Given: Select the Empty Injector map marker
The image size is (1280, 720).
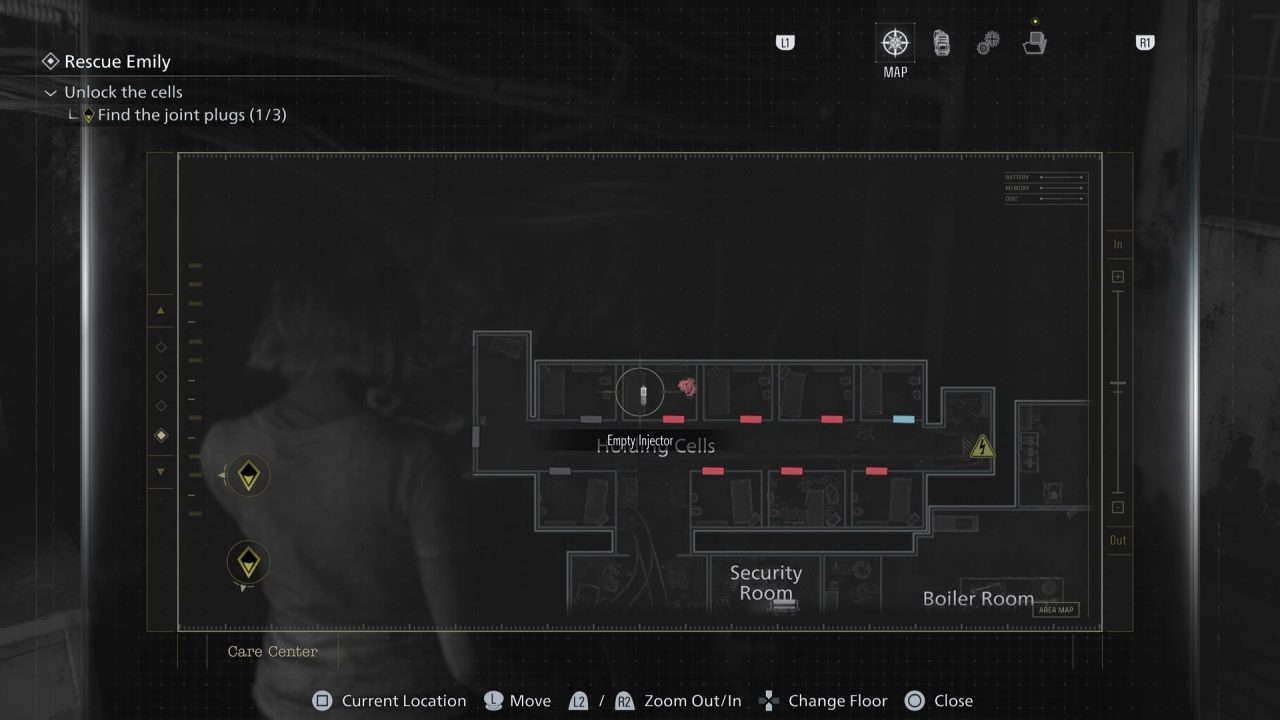Looking at the screenshot, I should click(640, 392).
